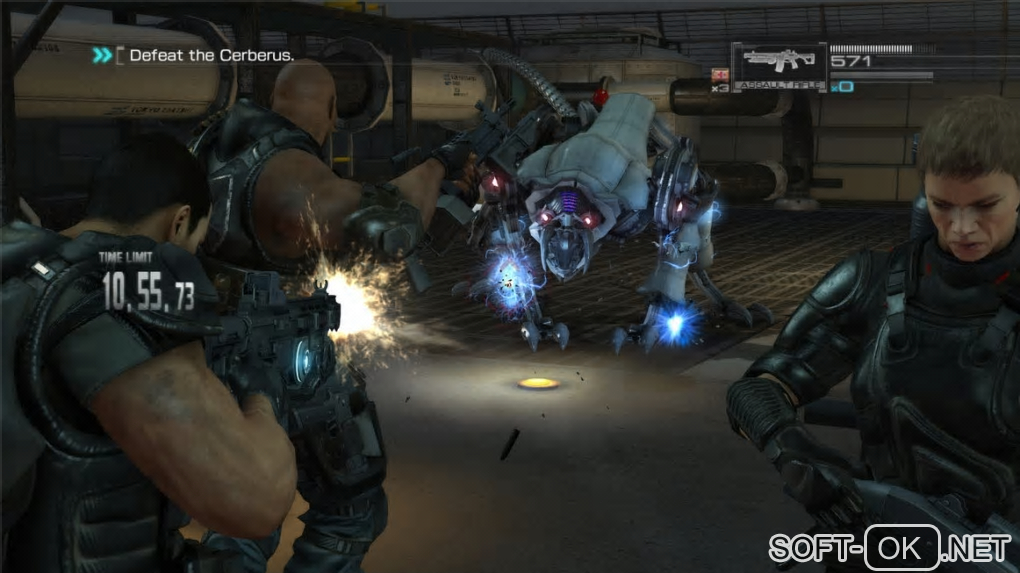Click the red medkit item icon
Image resolution: width=1020 pixels, height=573 pixels.
click(x=718, y=74)
